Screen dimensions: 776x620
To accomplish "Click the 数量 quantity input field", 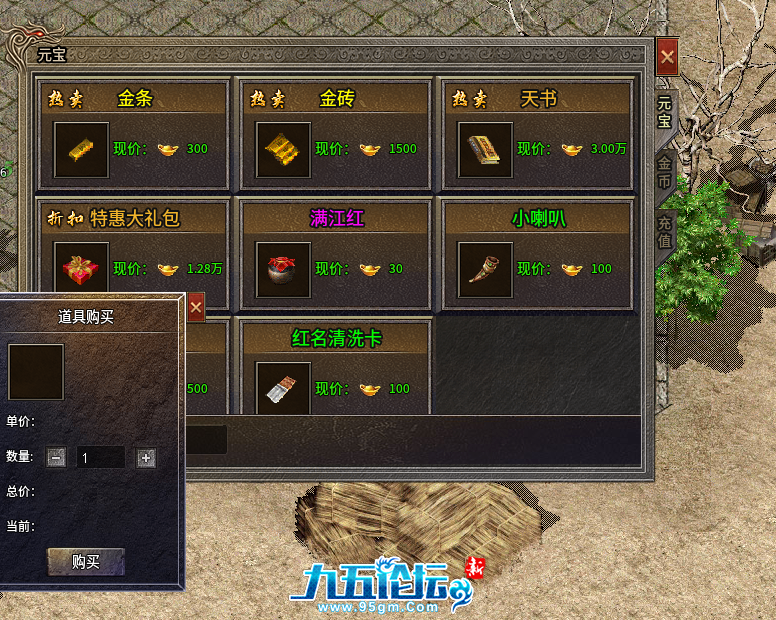I will pyautogui.click(x=101, y=458).
